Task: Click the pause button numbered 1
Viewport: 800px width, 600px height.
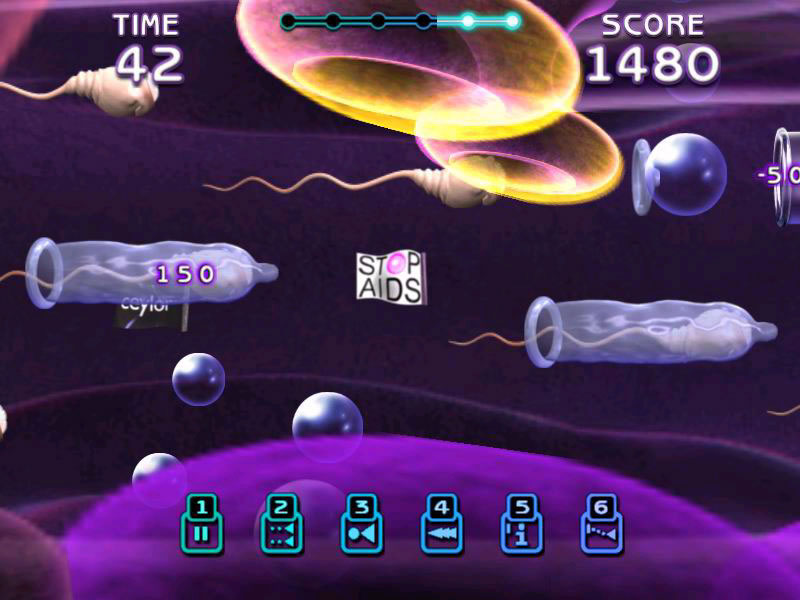Action: [201, 525]
